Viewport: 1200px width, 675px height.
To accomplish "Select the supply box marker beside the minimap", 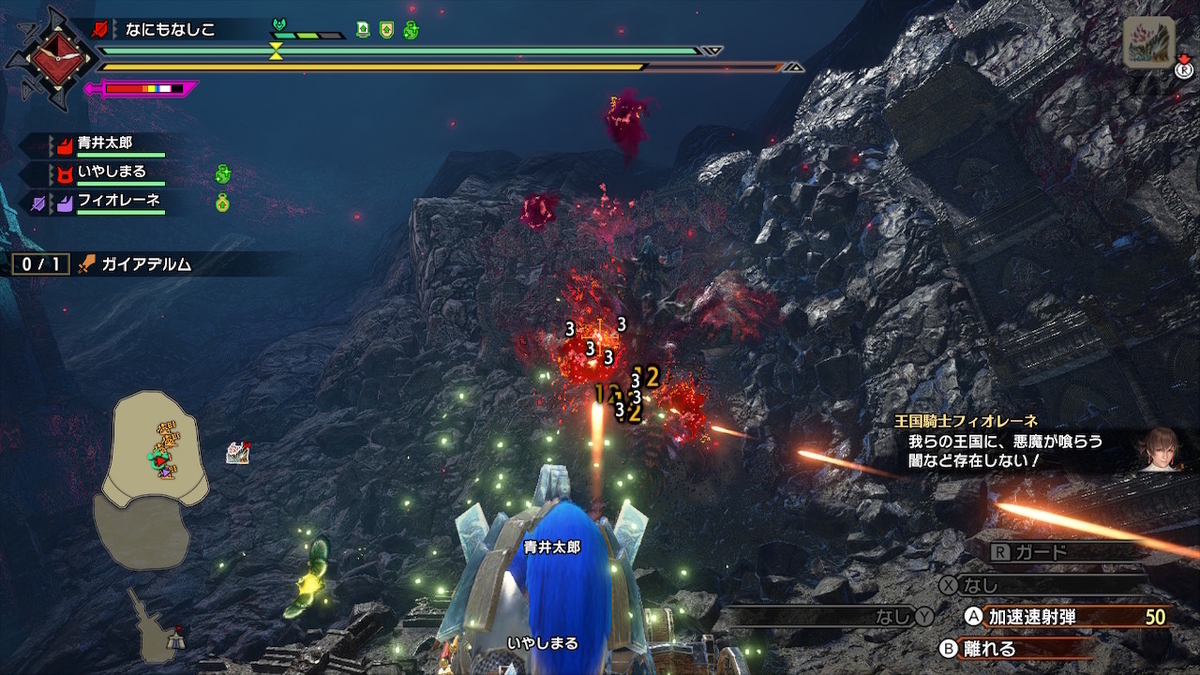I will [237, 453].
